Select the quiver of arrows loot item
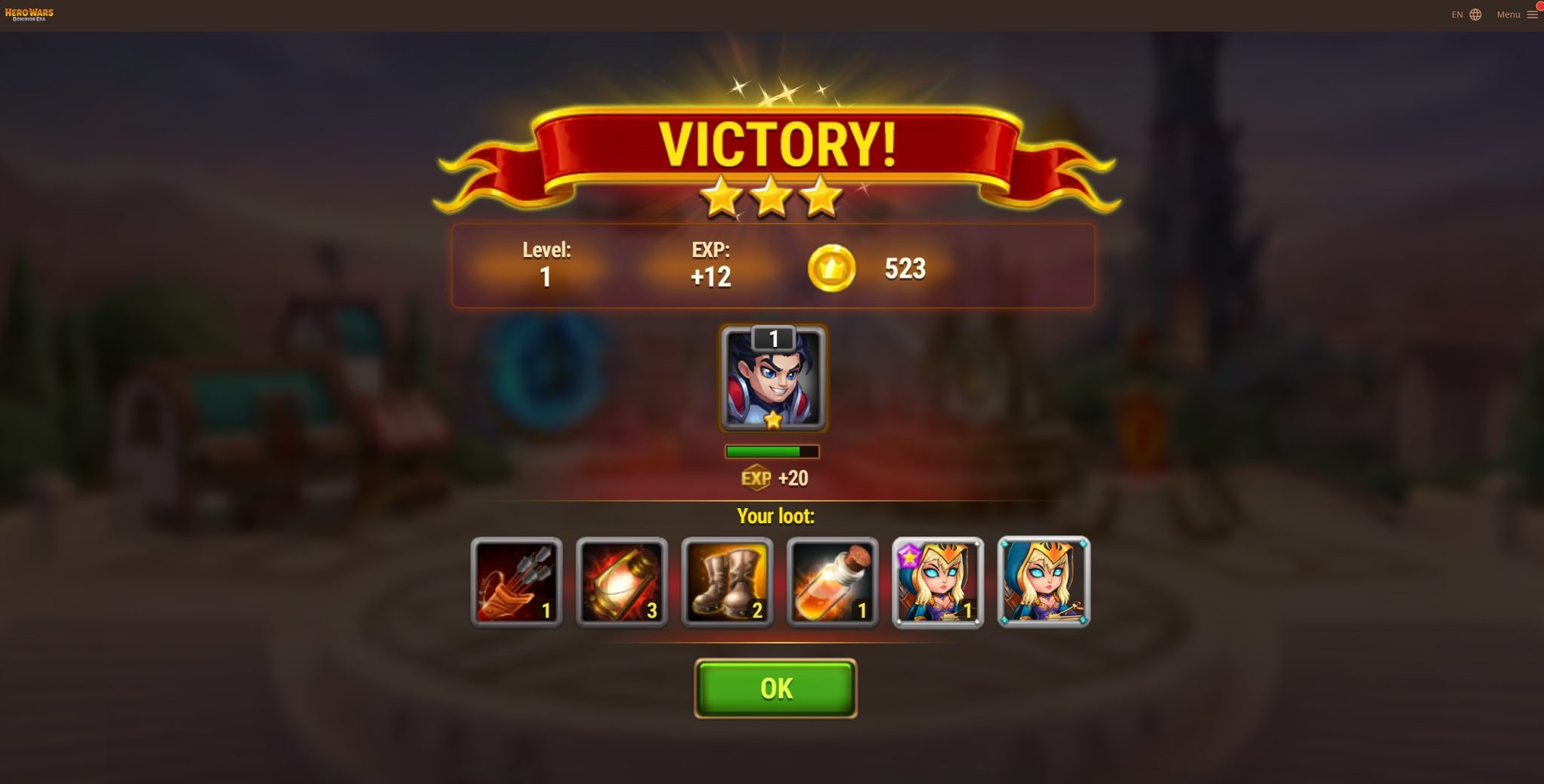The image size is (1544, 784). pos(516,579)
